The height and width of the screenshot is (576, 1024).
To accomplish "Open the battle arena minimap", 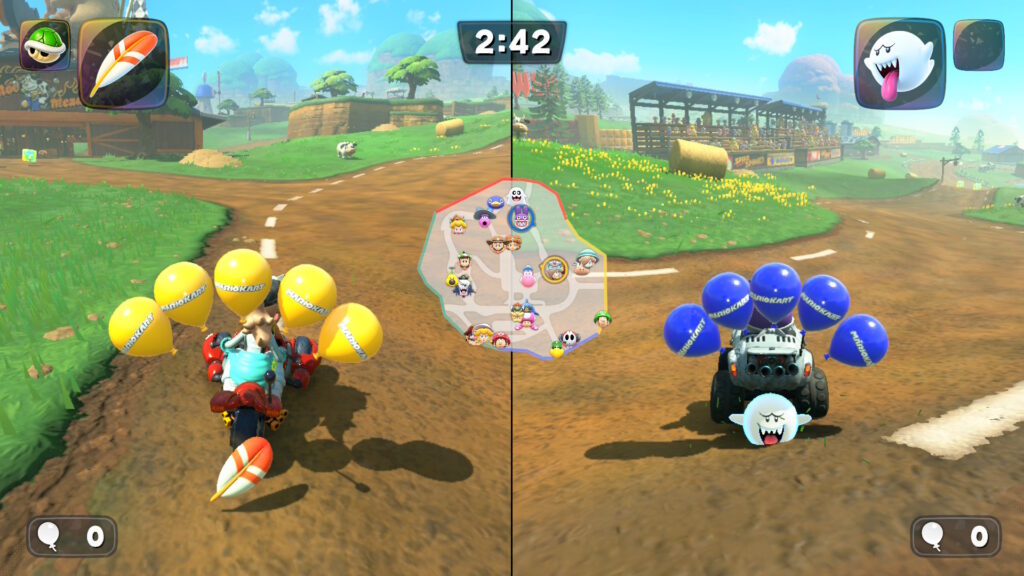I will coord(514,270).
